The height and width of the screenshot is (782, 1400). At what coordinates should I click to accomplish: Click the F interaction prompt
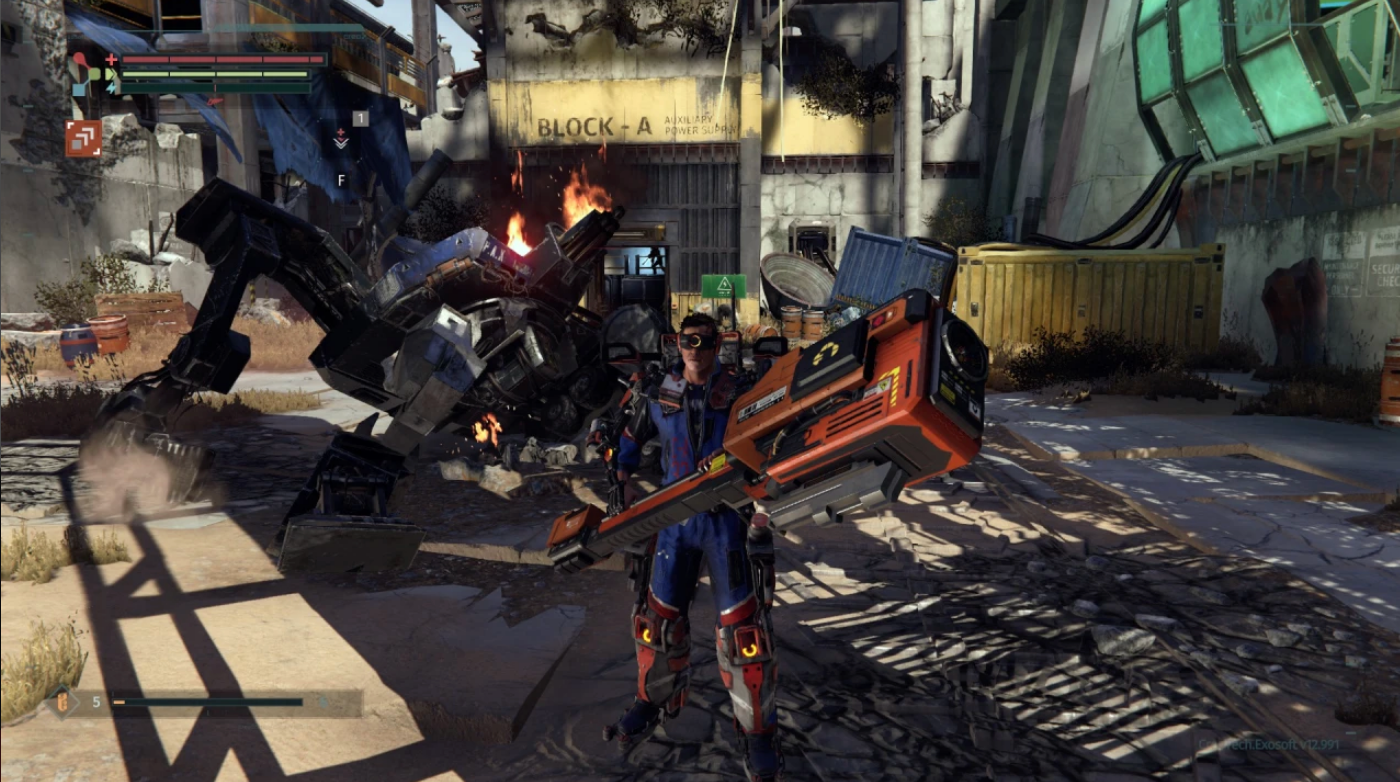[342, 180]
